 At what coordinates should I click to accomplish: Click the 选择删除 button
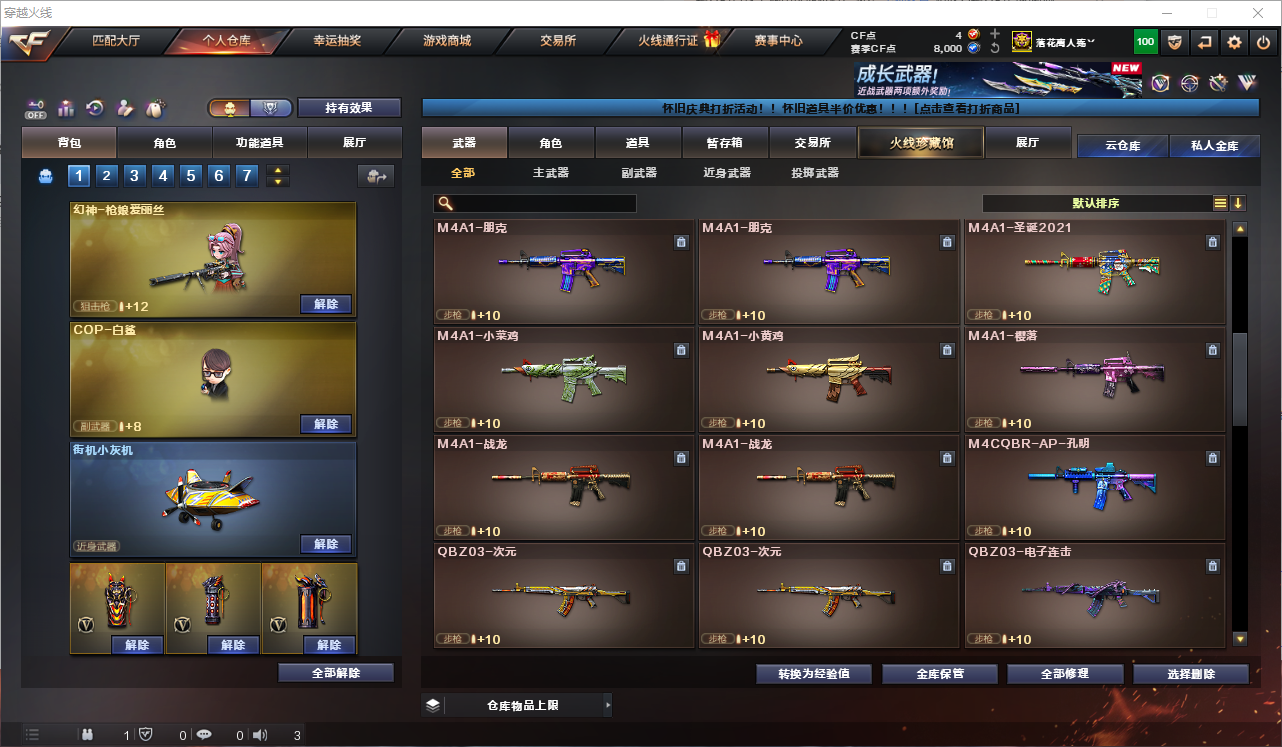pyautogui.click(x=1191, y=674)
